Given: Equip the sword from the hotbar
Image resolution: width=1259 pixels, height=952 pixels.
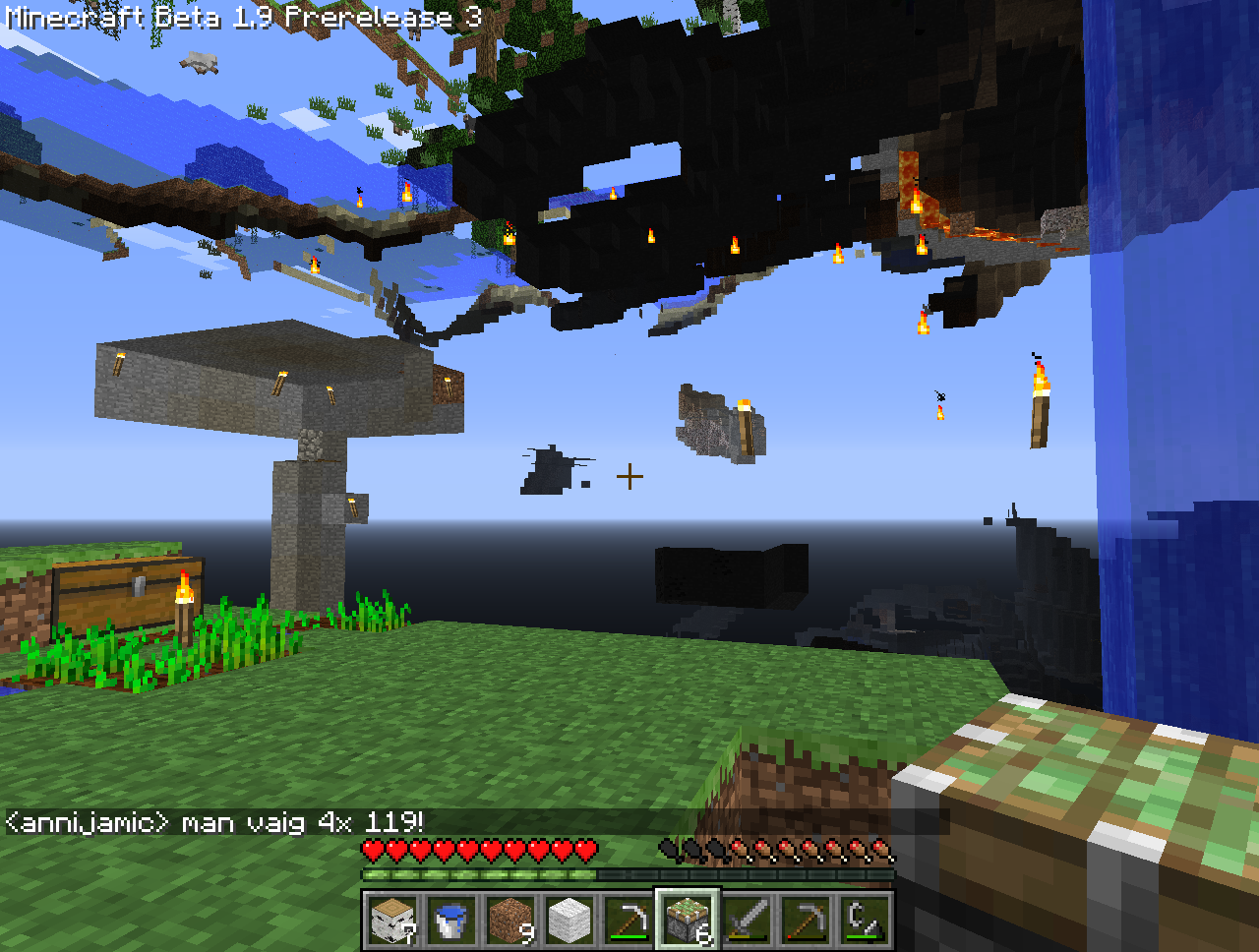Looking at the screenshot, I should pos(747,921).
